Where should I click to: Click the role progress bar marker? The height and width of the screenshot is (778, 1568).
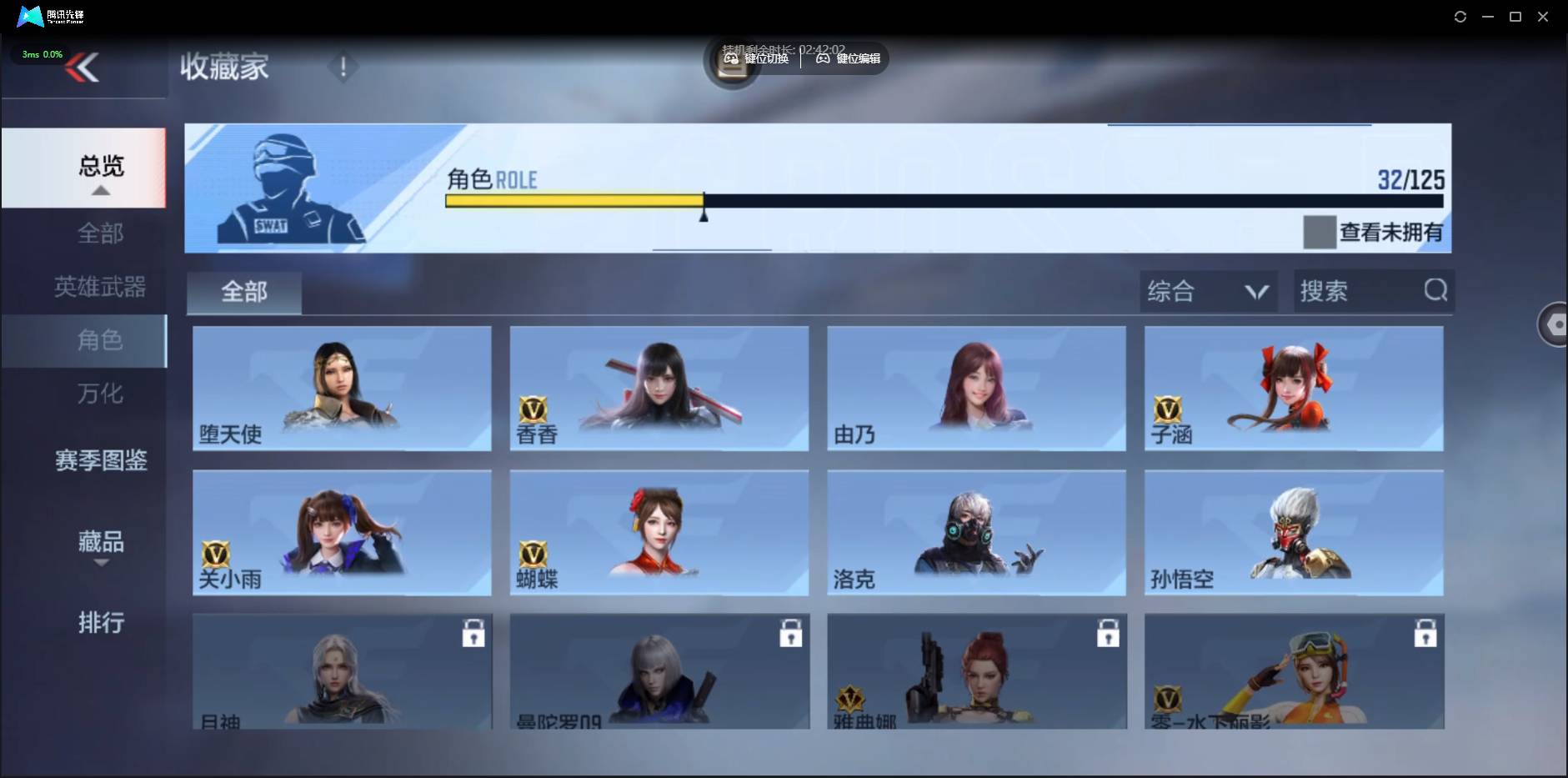pos(703,214)
